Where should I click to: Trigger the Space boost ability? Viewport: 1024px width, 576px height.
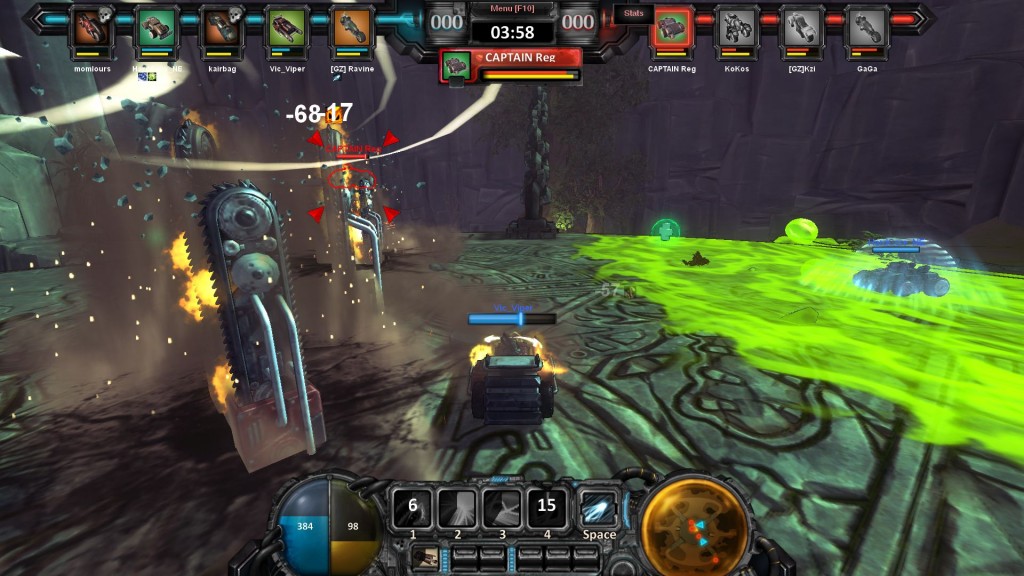click(x=598, y=507)
